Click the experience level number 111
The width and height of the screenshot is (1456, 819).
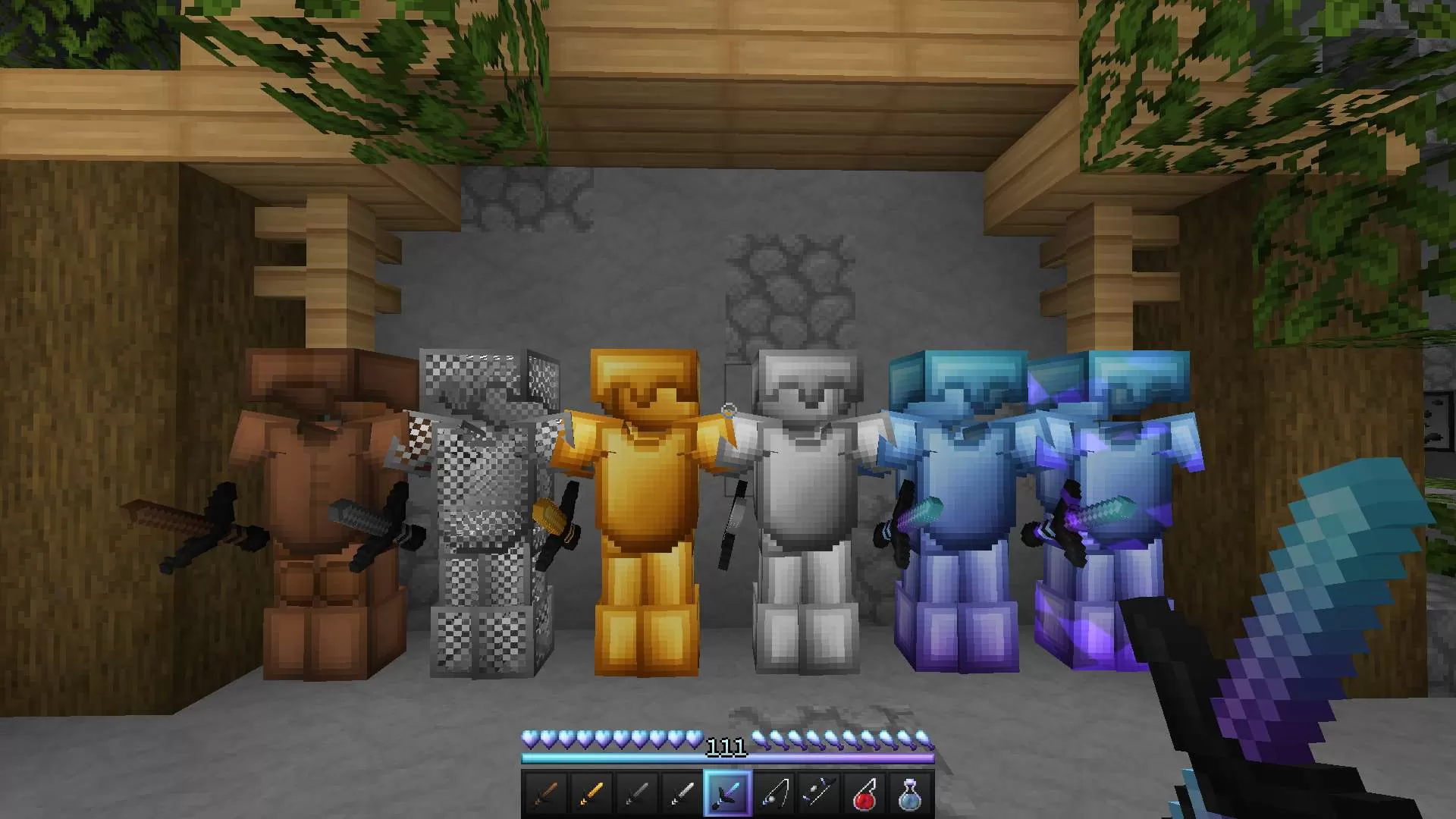[726, 746]
